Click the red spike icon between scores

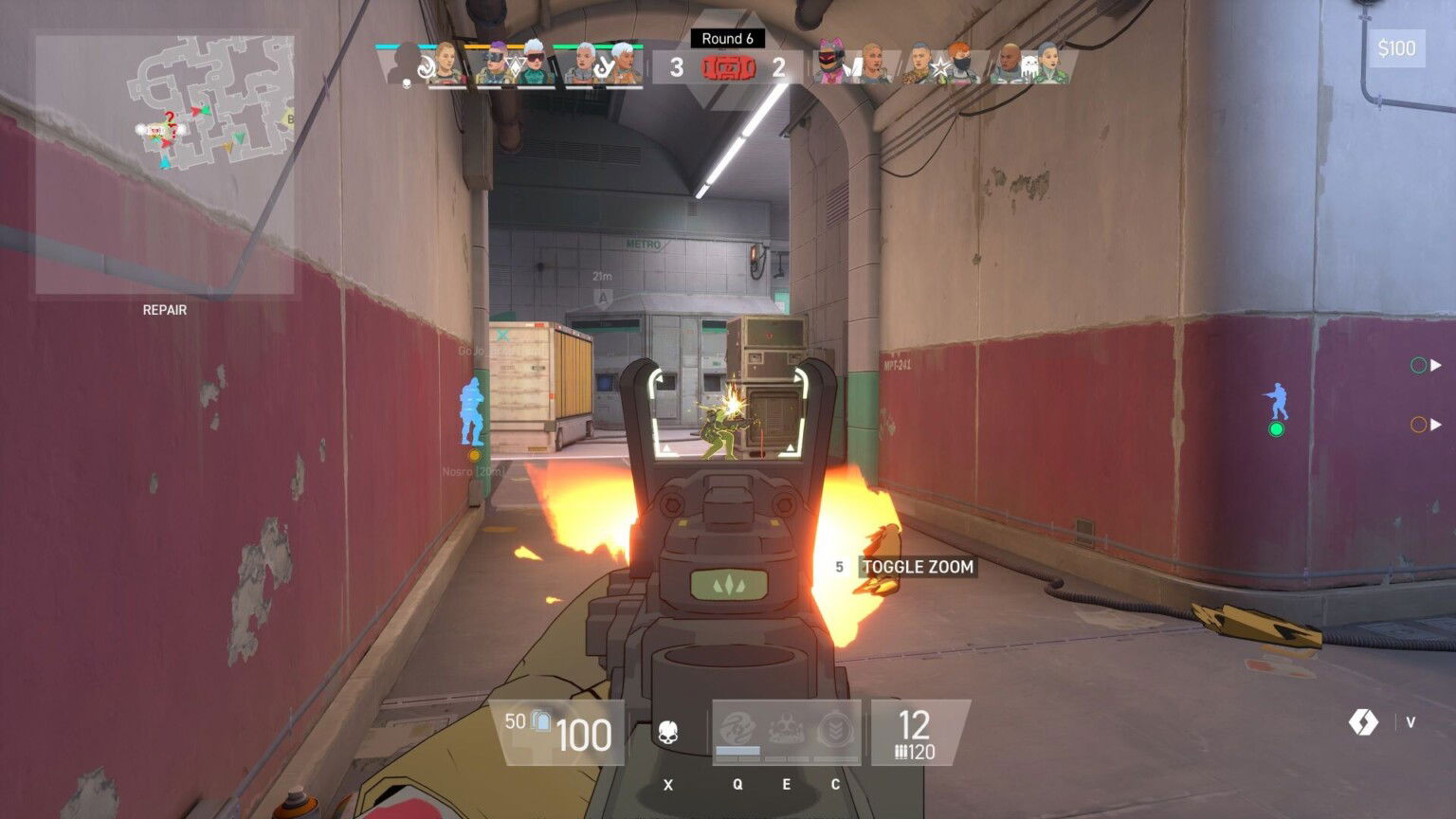(730, 66)
